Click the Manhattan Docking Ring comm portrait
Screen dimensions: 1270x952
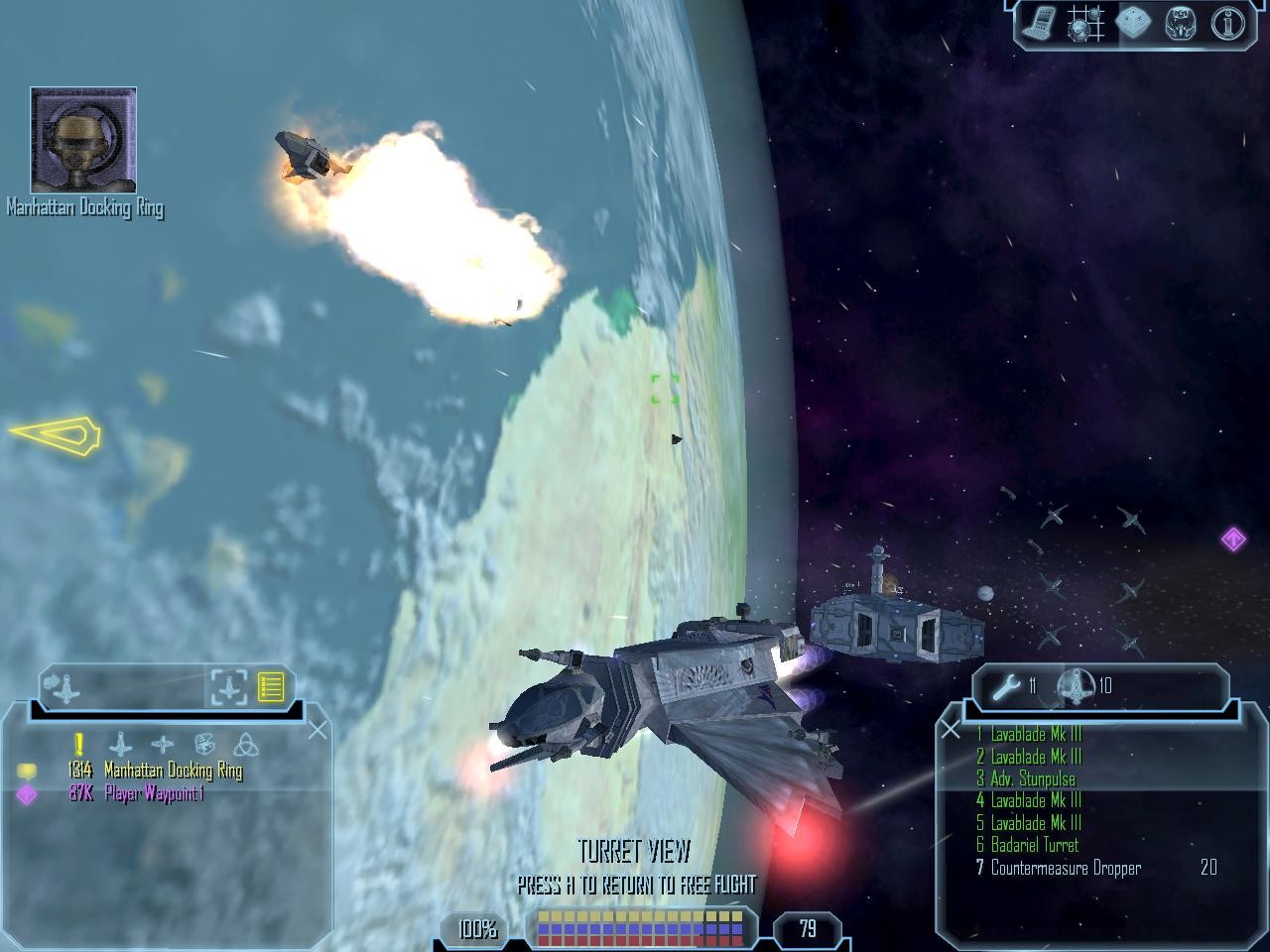click(x=83, y=140)
